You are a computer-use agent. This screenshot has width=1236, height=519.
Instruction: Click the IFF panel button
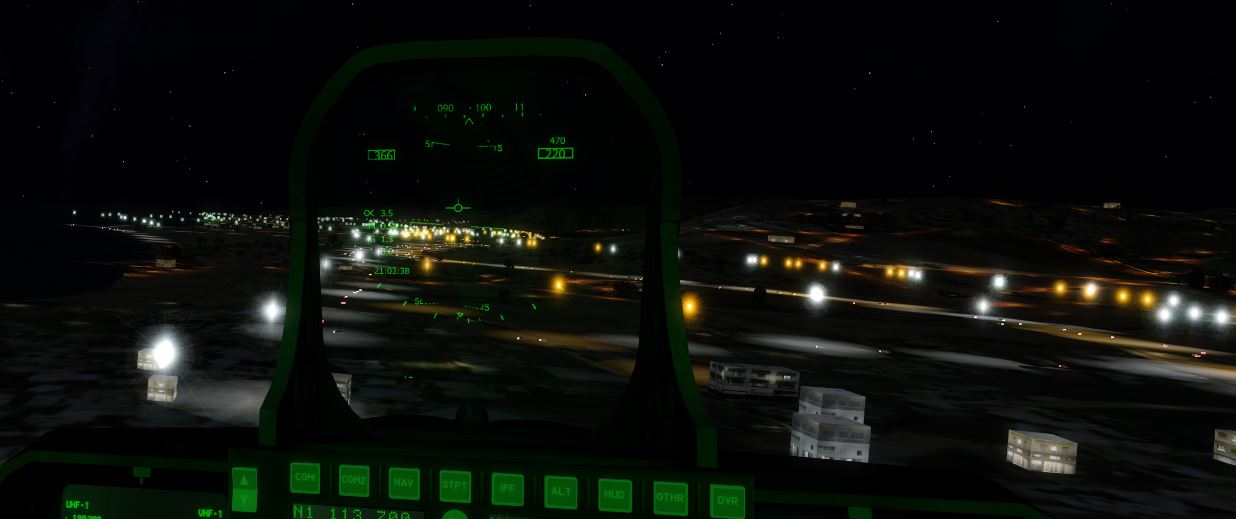pos(507,489)
